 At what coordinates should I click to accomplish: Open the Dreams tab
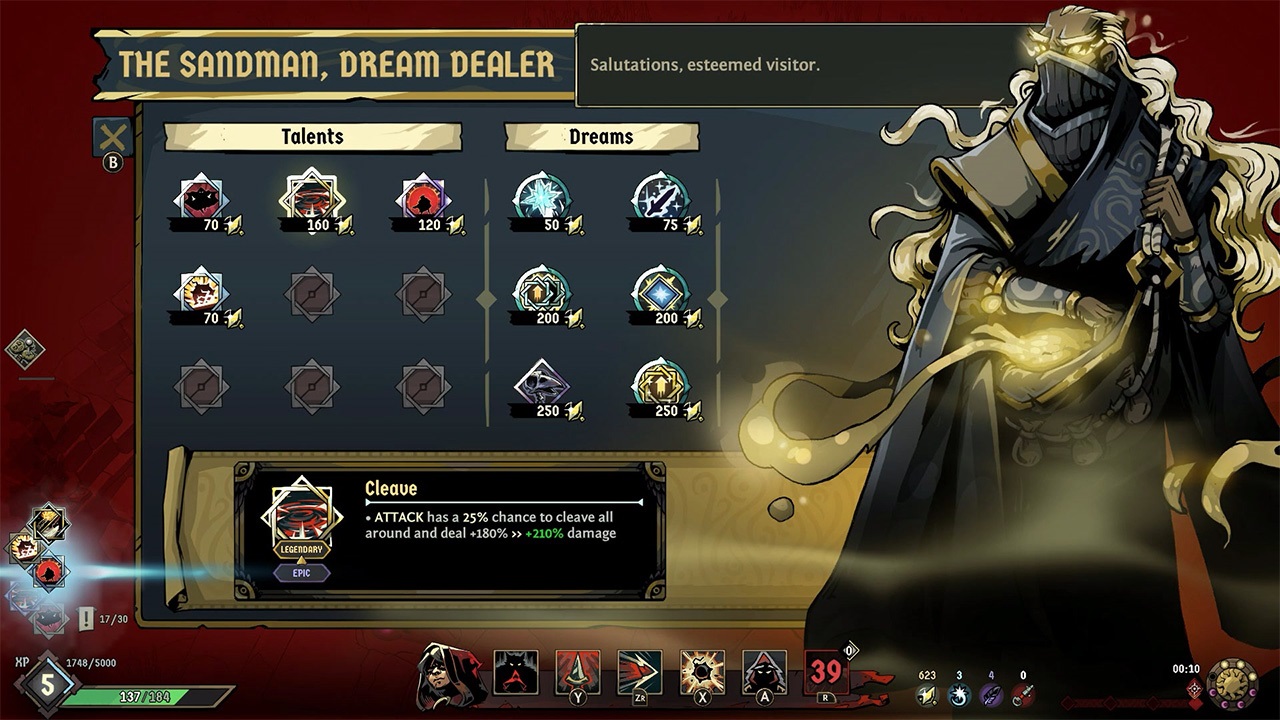point(601,137)
